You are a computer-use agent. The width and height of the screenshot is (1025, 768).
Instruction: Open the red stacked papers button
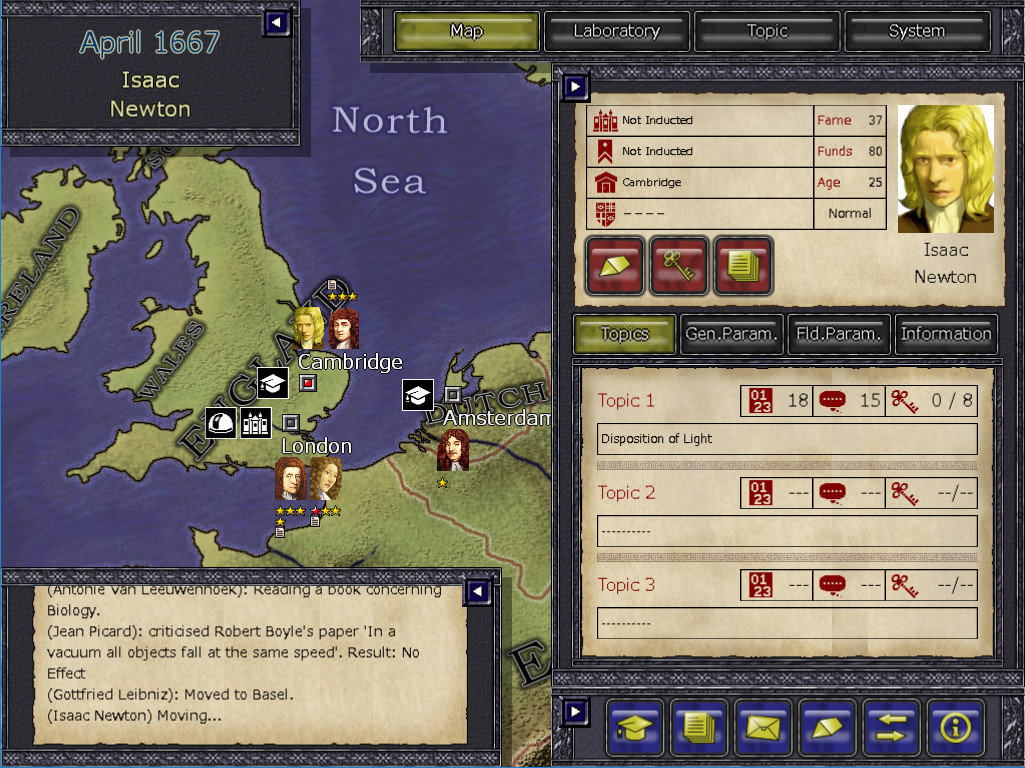point(743,266)
